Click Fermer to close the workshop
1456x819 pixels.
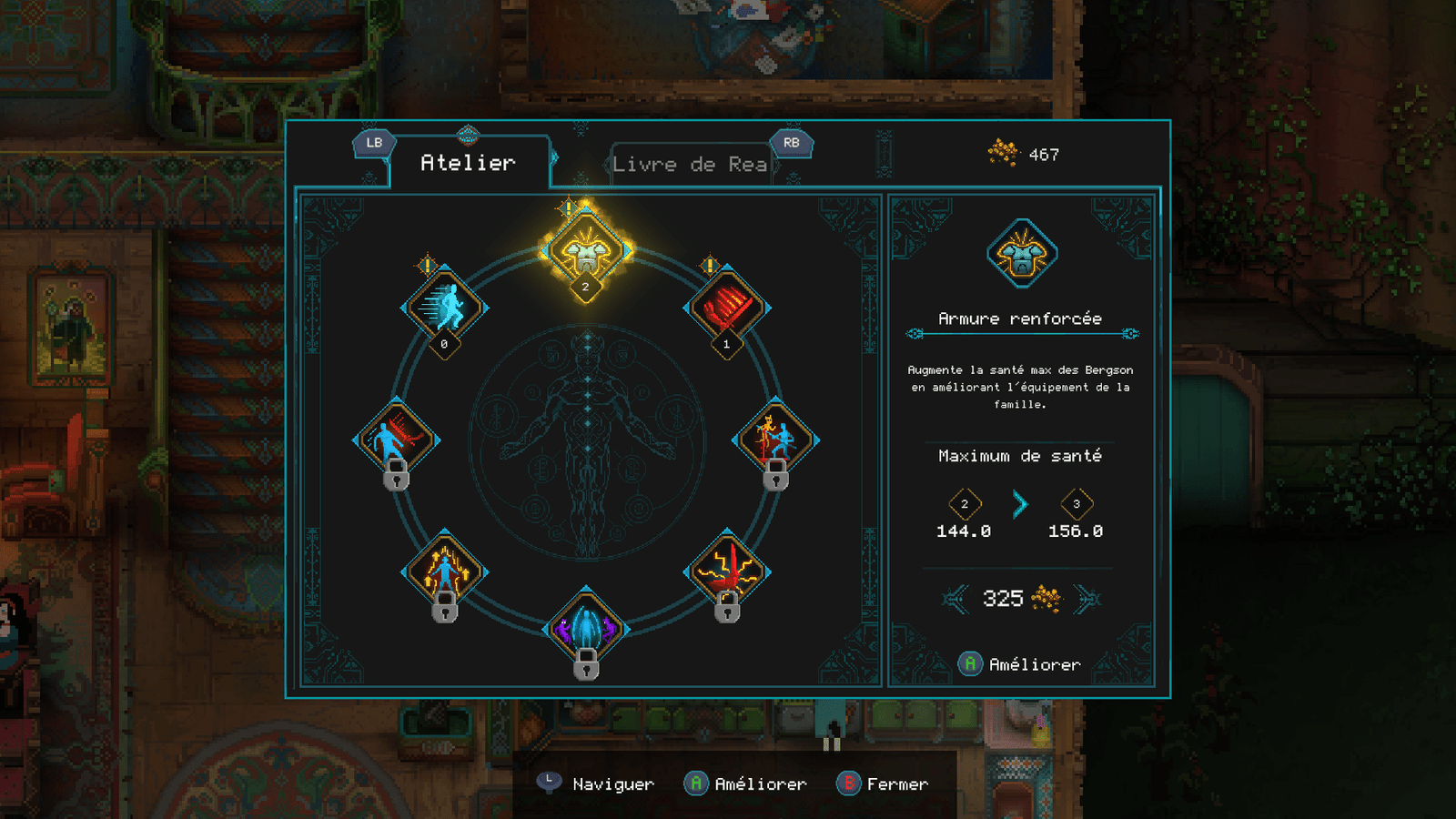(883, 784)
